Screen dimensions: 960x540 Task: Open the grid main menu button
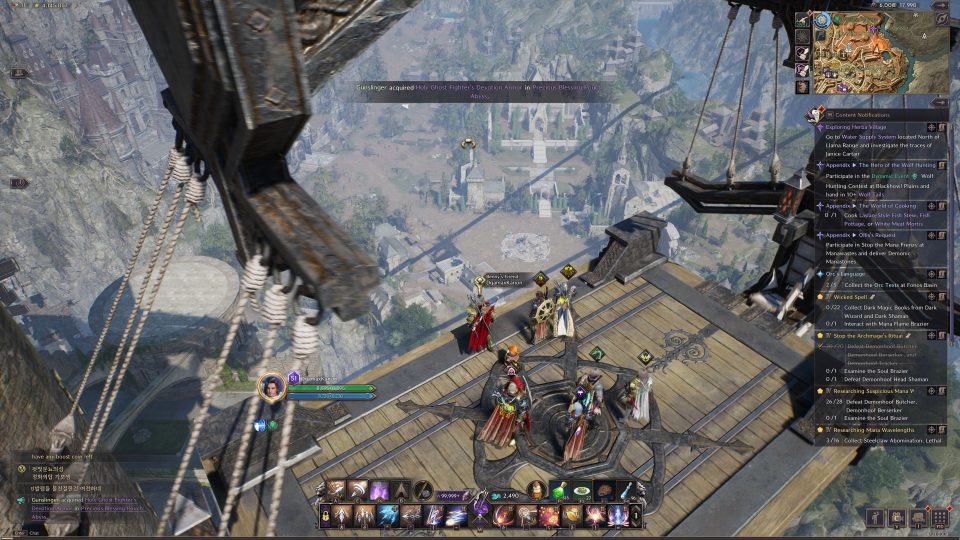click(x=939, y=518)
